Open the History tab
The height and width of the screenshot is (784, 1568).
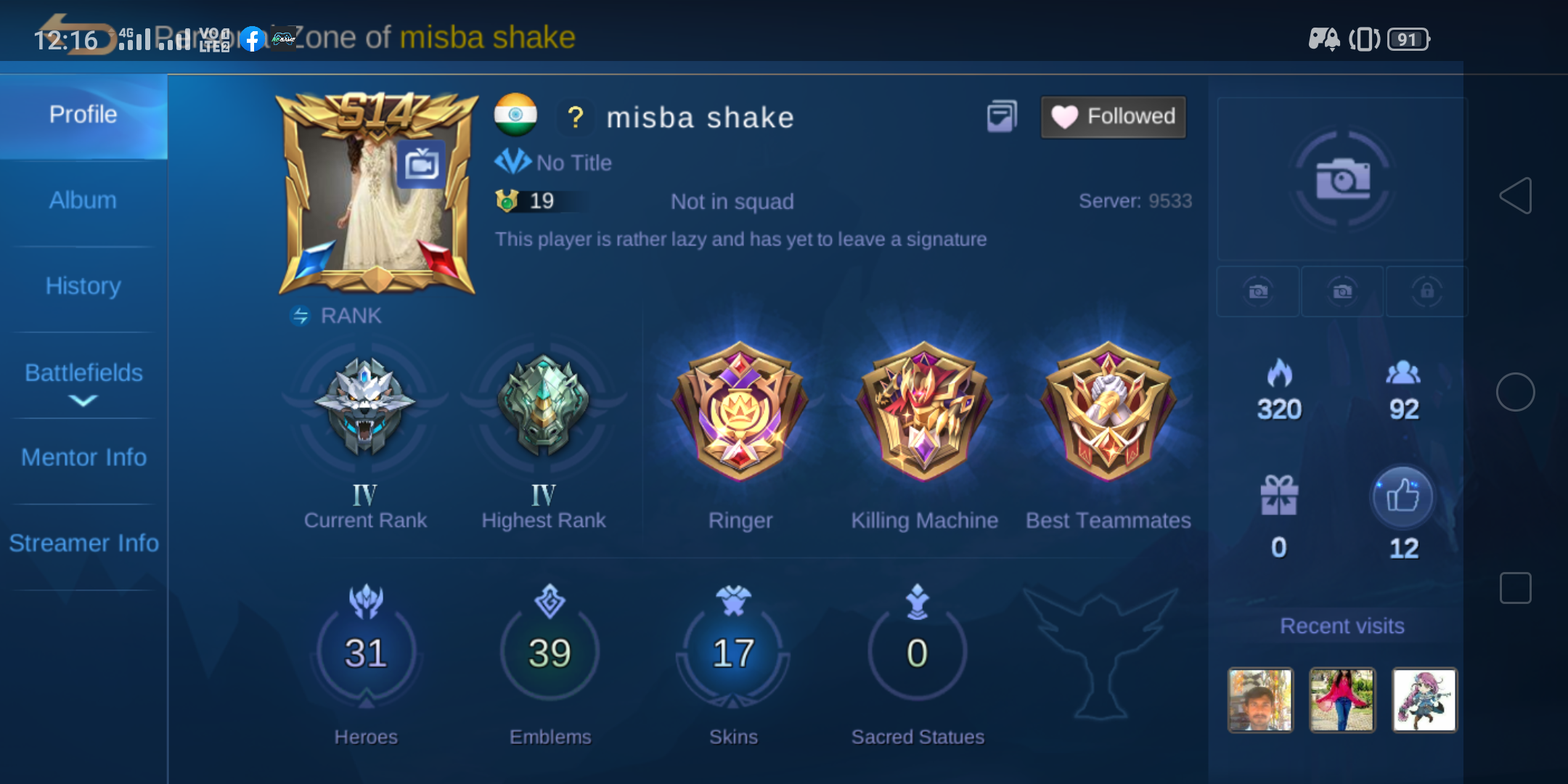tap(83, 286)
